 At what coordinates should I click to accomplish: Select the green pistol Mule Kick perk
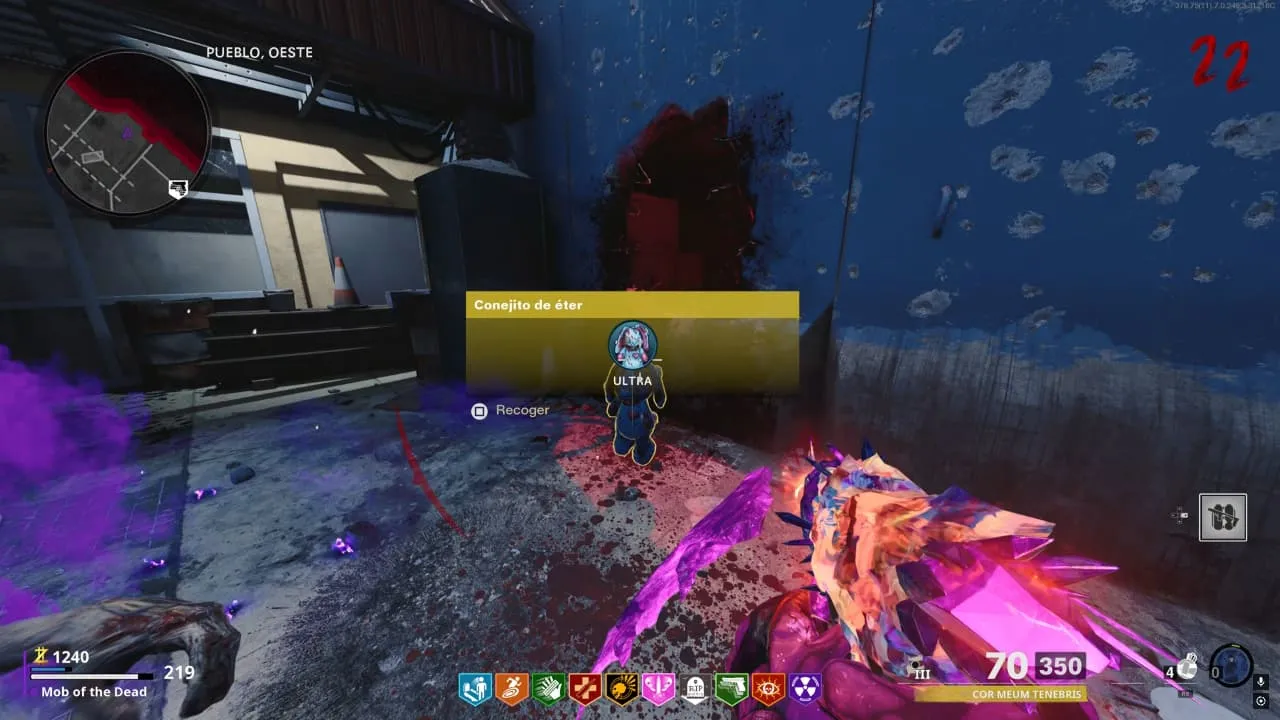click(731, 688)
